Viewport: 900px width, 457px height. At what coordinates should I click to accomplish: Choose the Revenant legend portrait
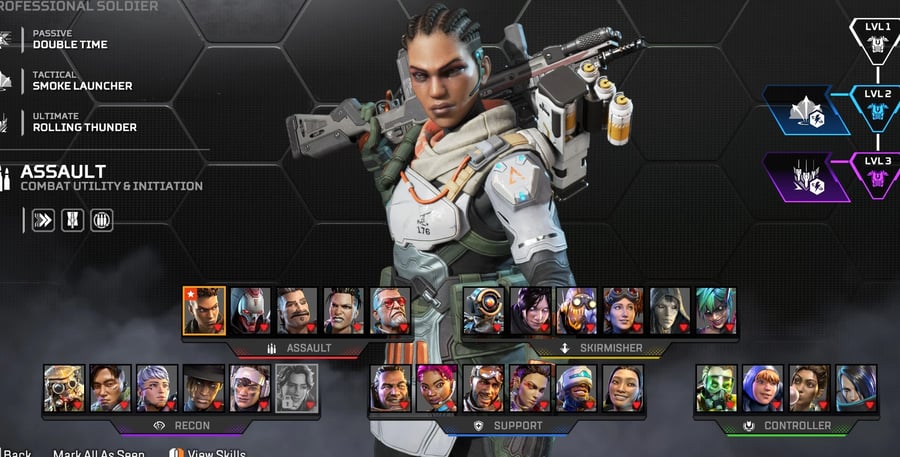250,310
